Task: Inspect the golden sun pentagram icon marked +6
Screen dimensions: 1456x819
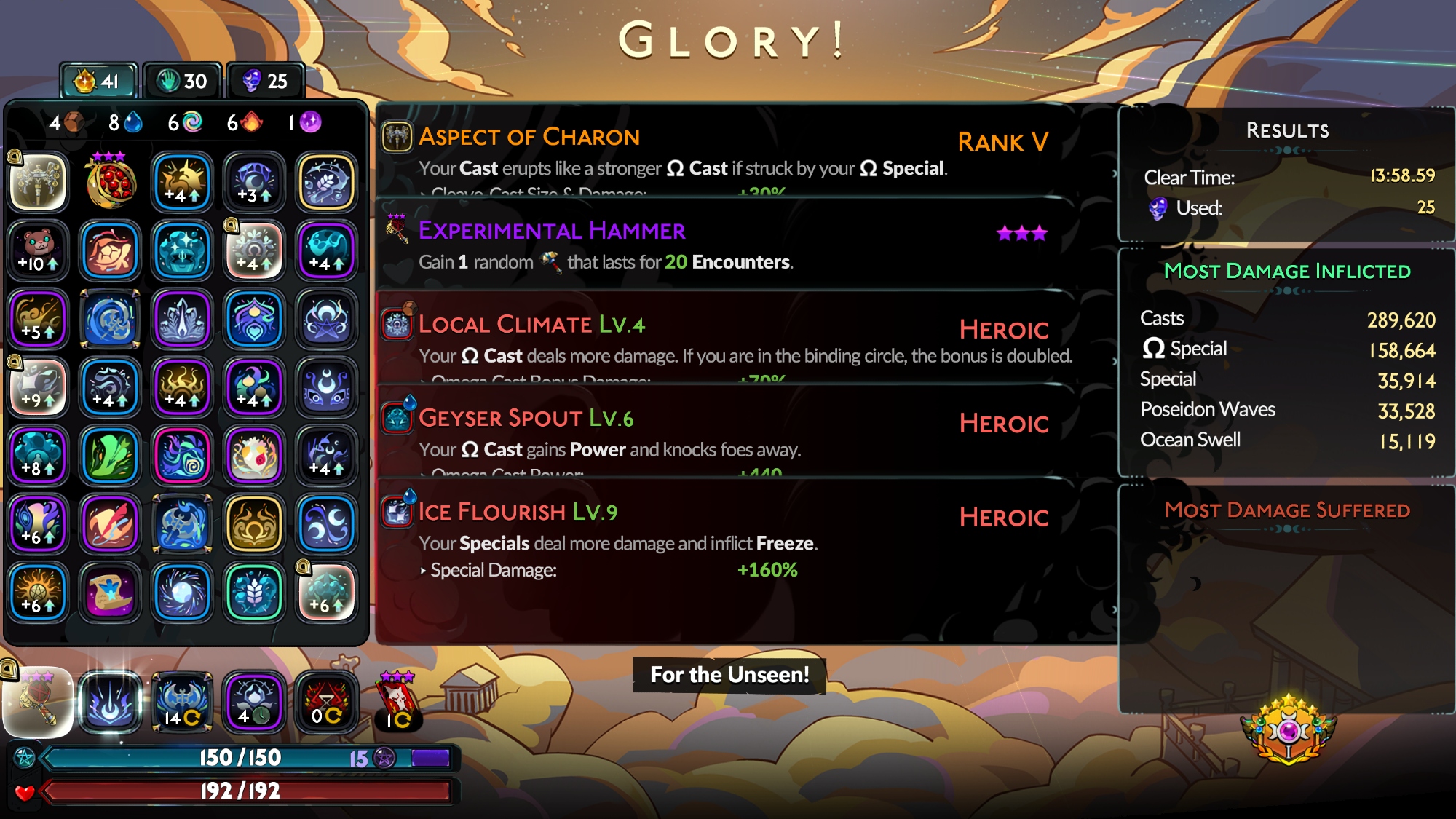Action: tap(39, 592)
